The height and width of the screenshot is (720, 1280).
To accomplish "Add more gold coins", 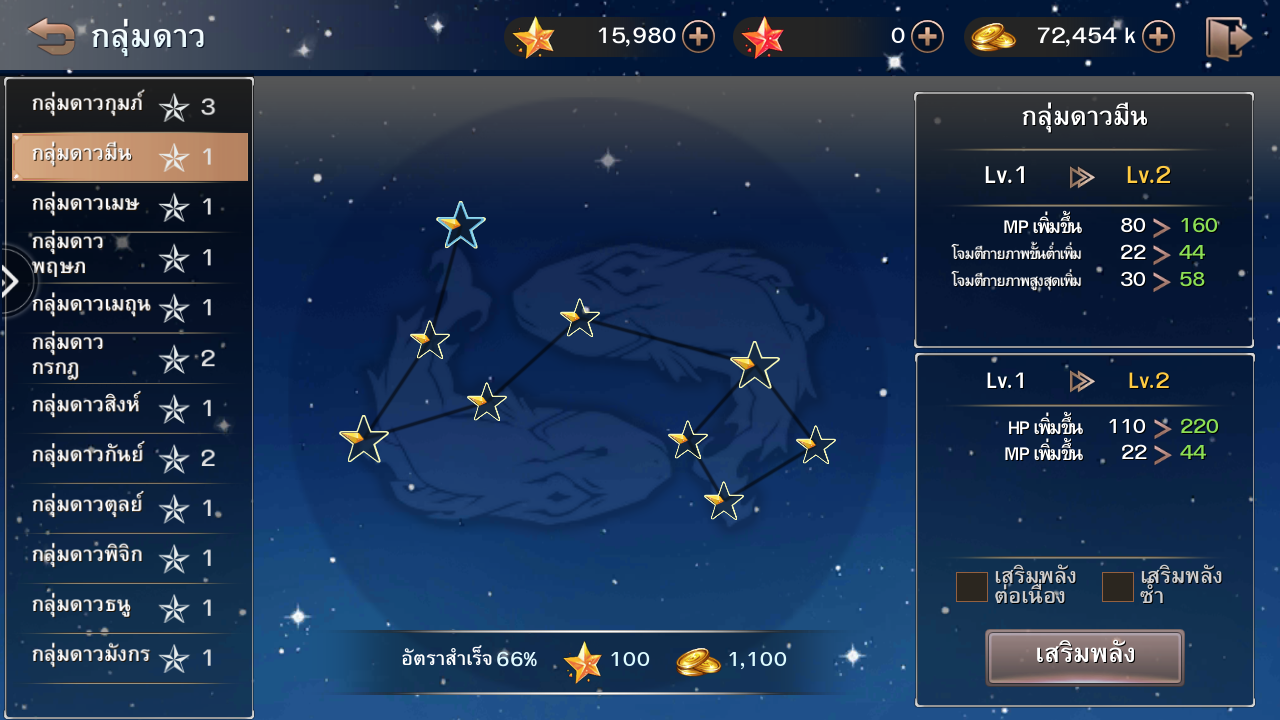I will pyautogui.click(x=1158, y=37).
